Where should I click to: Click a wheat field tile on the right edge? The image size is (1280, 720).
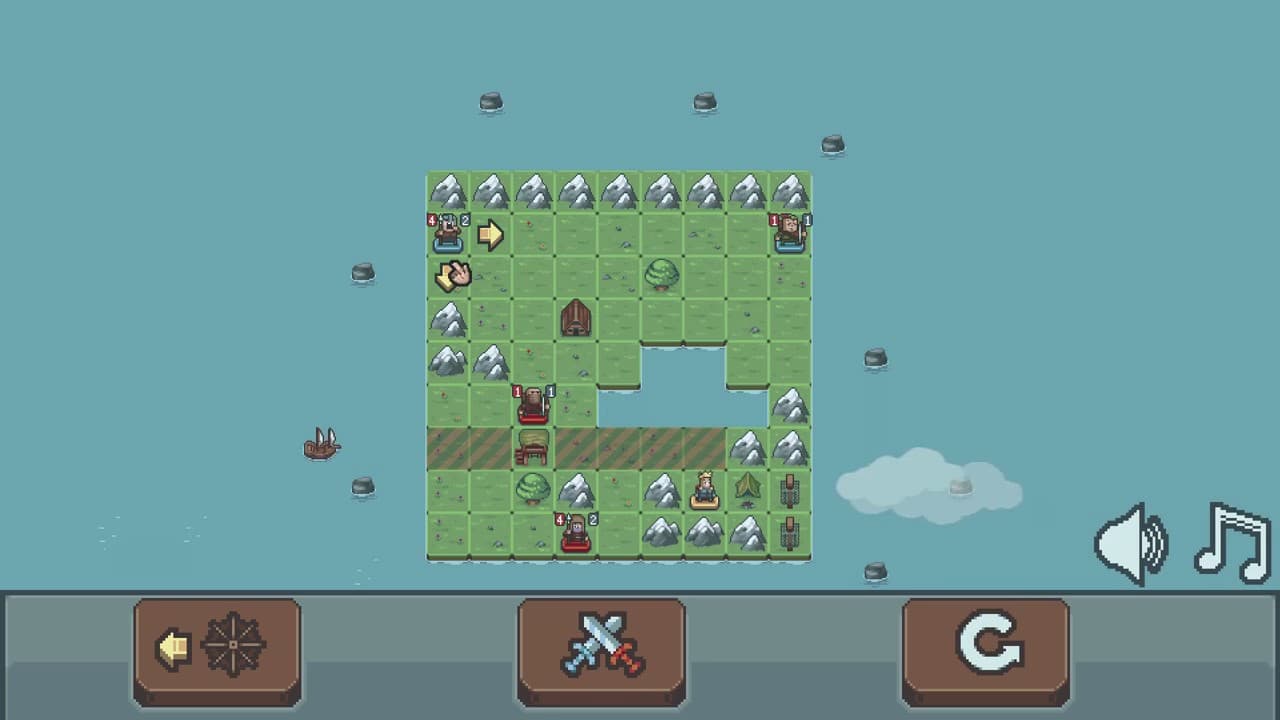click(x=789, y=489)
